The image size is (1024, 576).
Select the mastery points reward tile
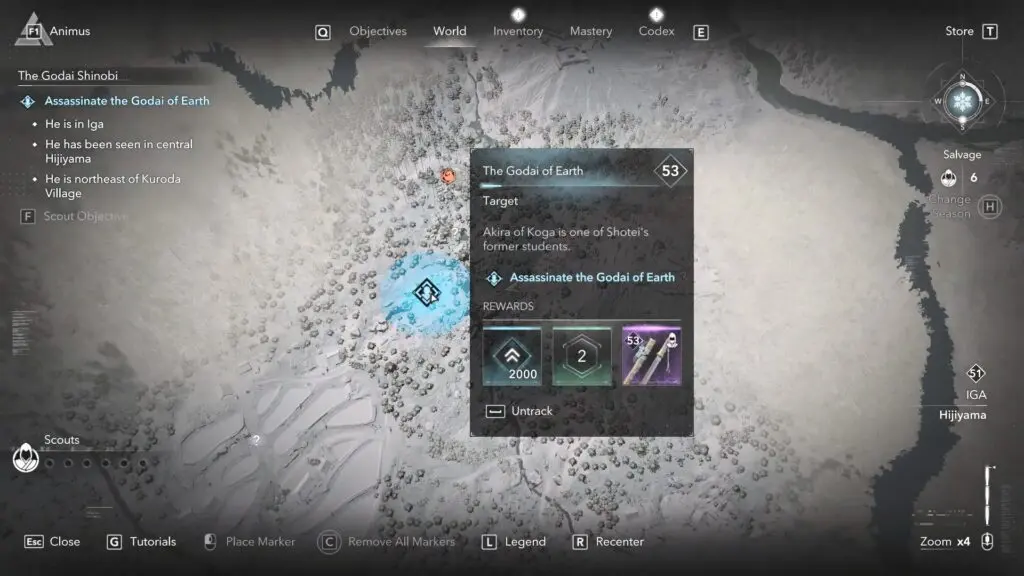(x=581, y=357)
